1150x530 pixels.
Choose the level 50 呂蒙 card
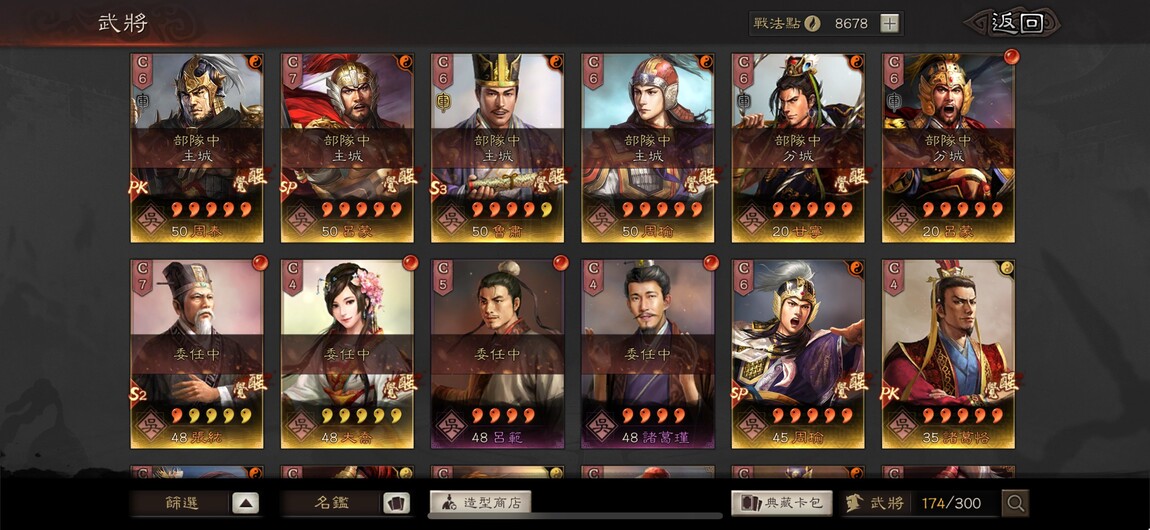point(347,147)
